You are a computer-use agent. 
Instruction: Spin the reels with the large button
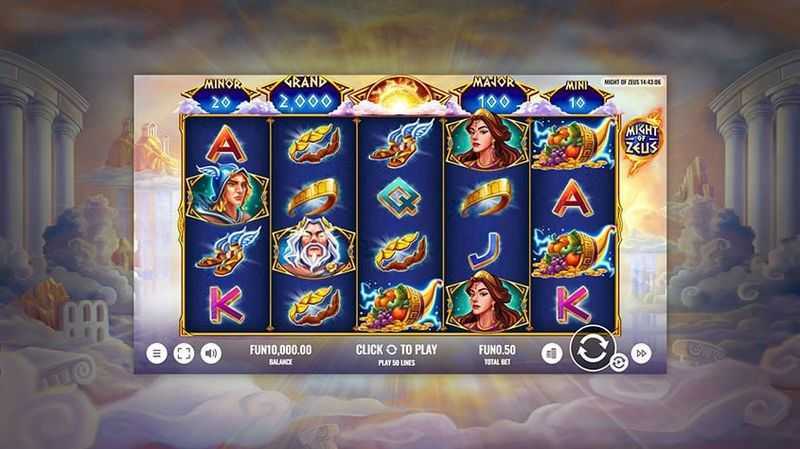pyautogui.click(x=590, y=350)
